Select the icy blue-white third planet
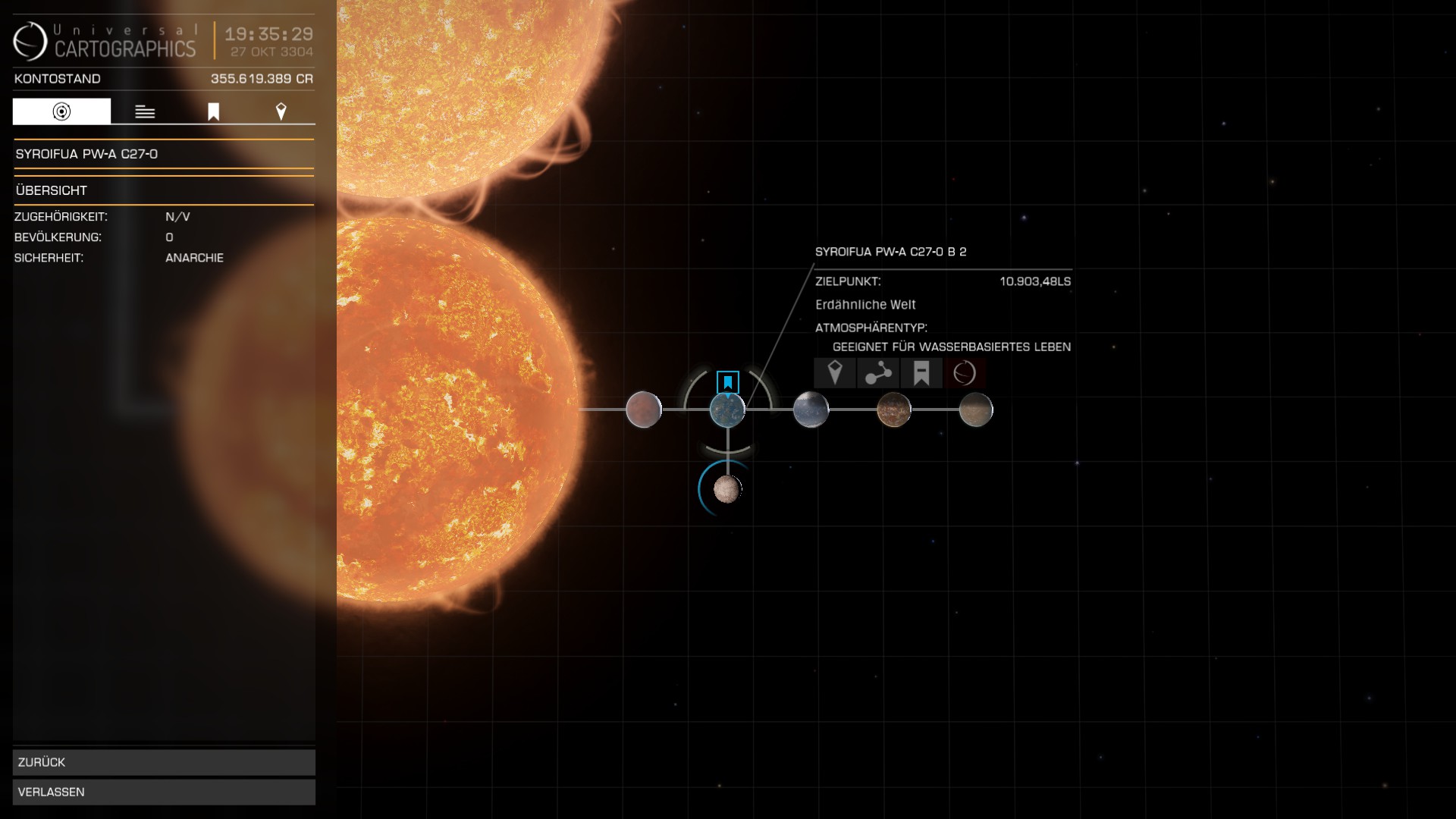This screenshot has width=1456, height=819. coord(811,409)
